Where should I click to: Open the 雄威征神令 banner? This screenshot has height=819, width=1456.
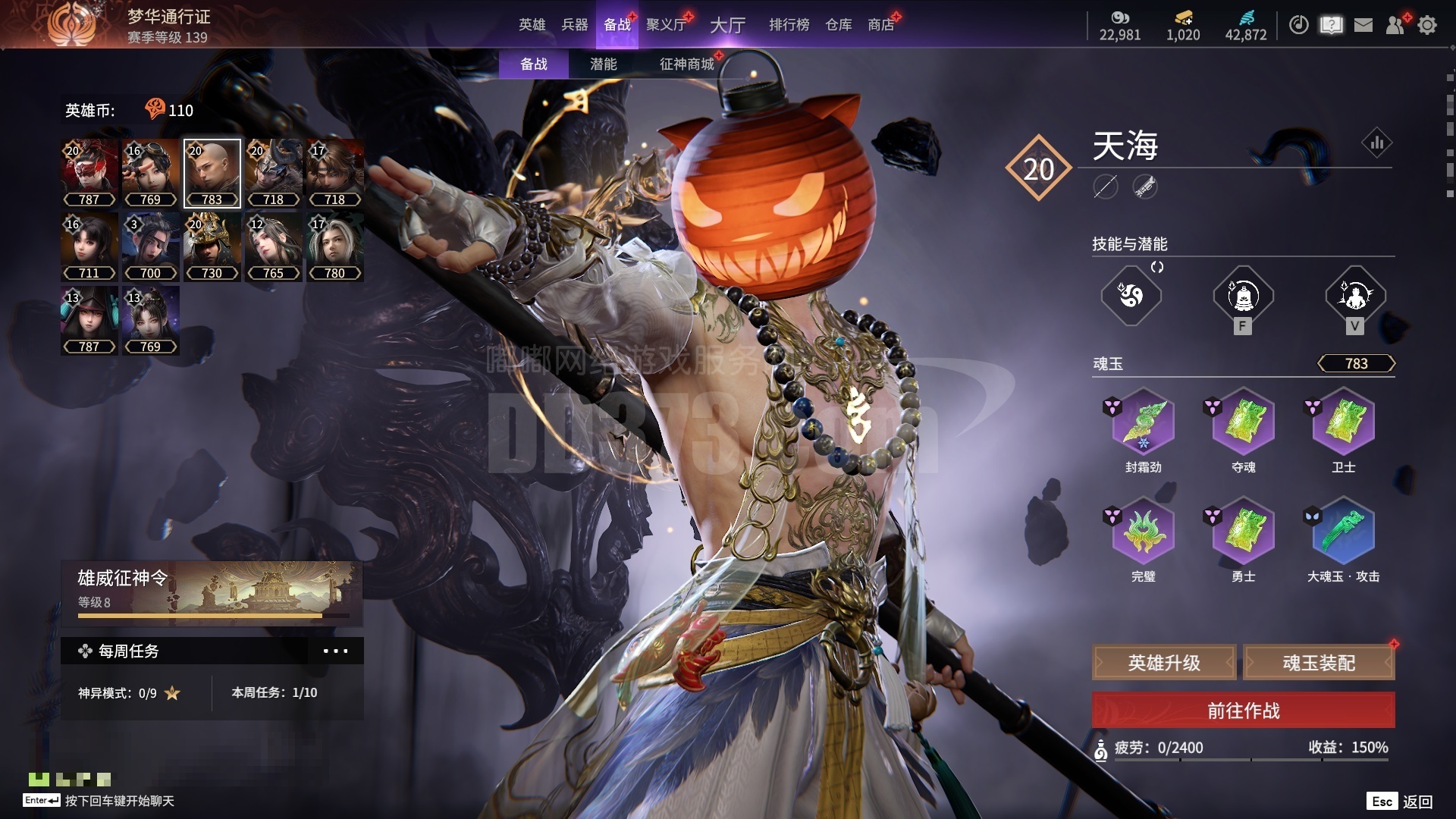[x=212, y=591]
